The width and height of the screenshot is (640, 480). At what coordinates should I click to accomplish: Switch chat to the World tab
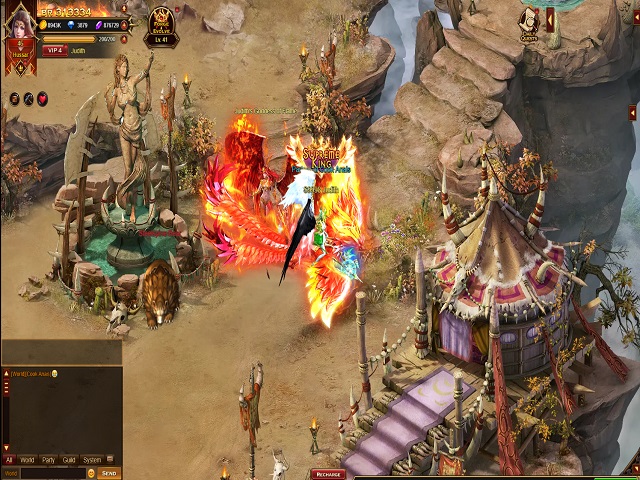click(x=28, y=460)
